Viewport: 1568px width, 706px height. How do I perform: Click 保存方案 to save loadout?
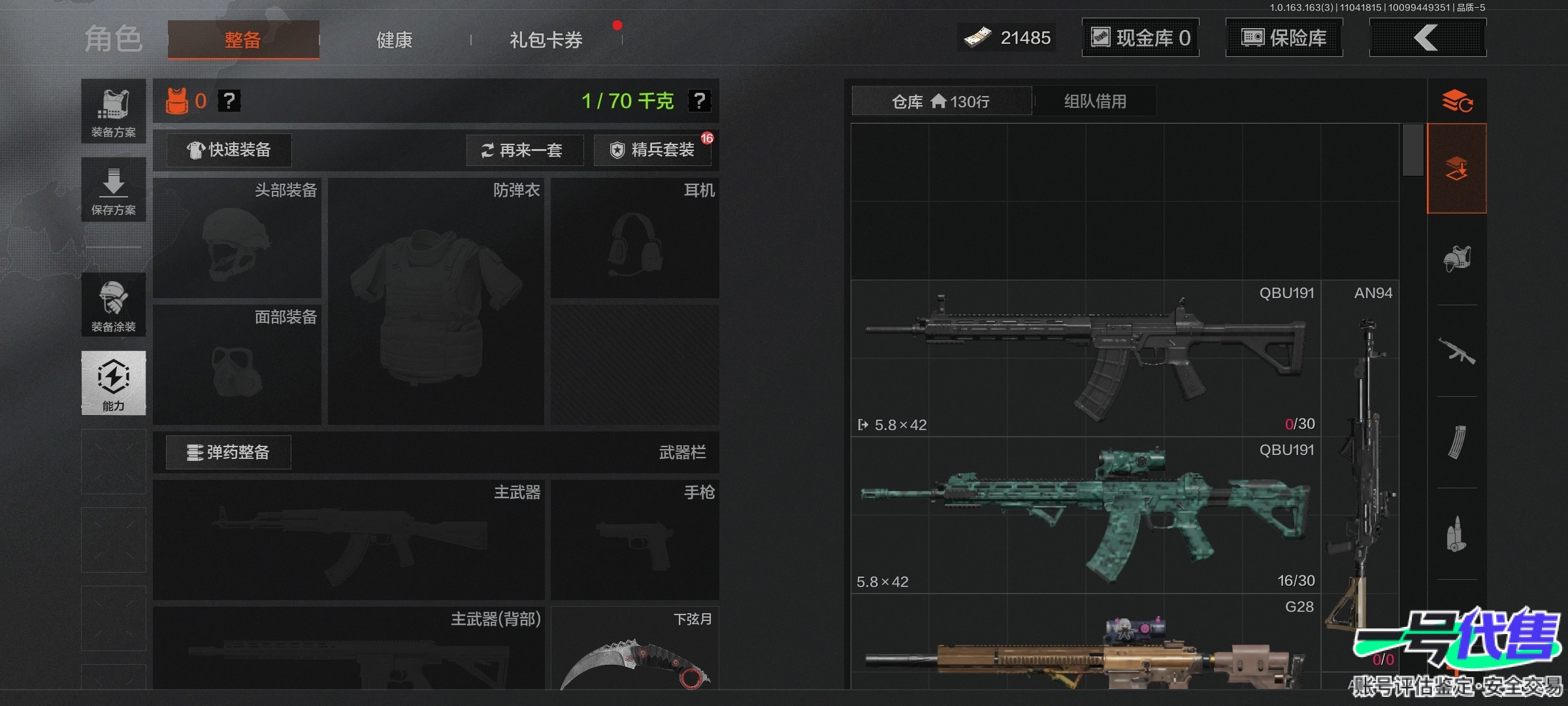(x=114, y=190)
